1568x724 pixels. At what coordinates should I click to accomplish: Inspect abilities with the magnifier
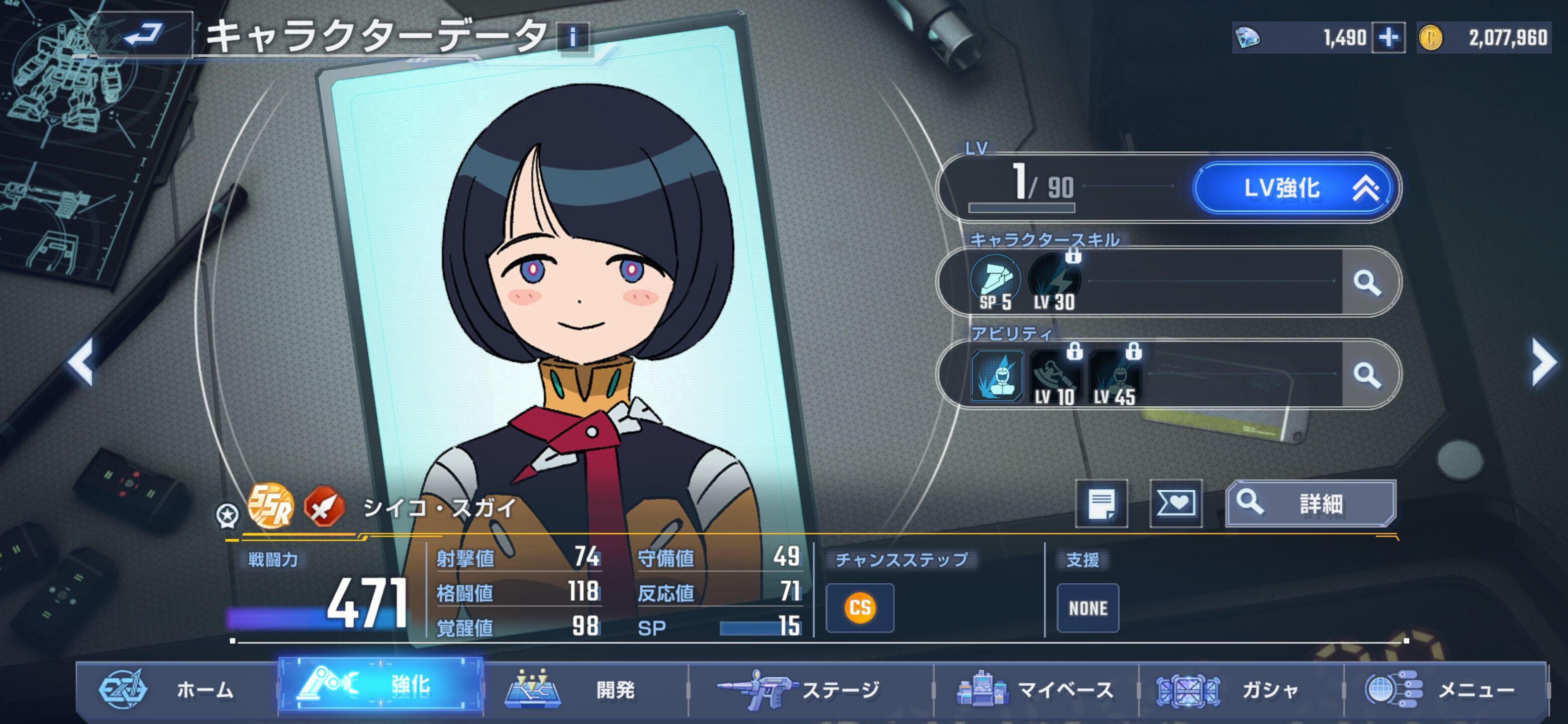click(x=1367, y=375)
